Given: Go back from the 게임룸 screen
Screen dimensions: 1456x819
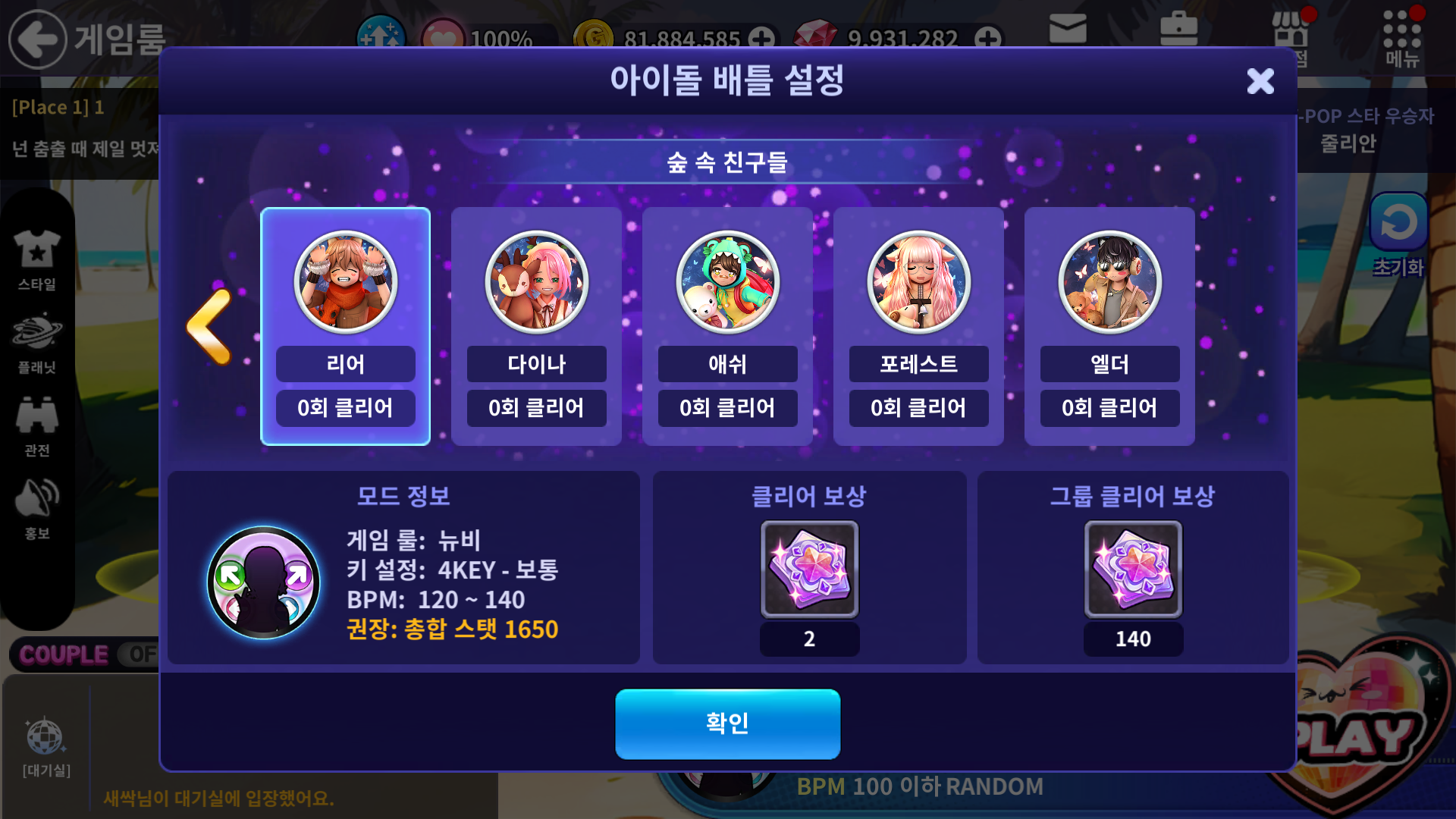Looking at the screenshot, I should tap(36, 39).
